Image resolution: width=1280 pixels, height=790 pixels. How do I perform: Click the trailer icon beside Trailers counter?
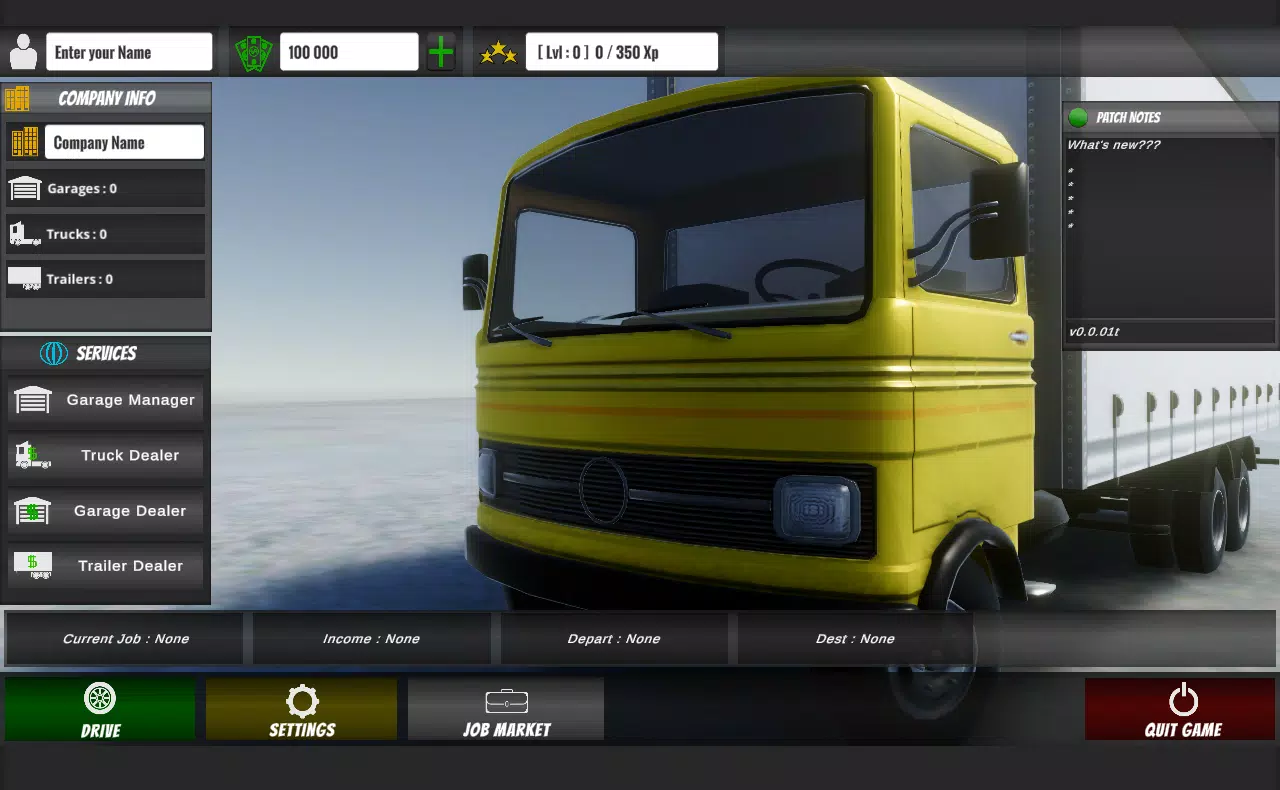25,279
